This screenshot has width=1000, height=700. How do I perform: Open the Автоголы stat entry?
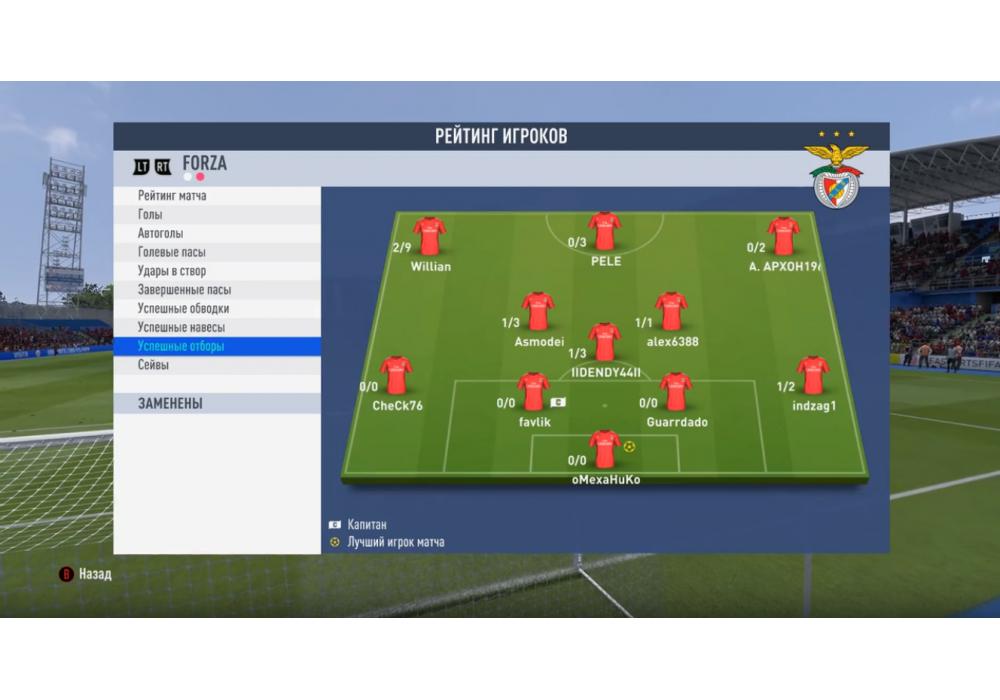coord(217,233)
